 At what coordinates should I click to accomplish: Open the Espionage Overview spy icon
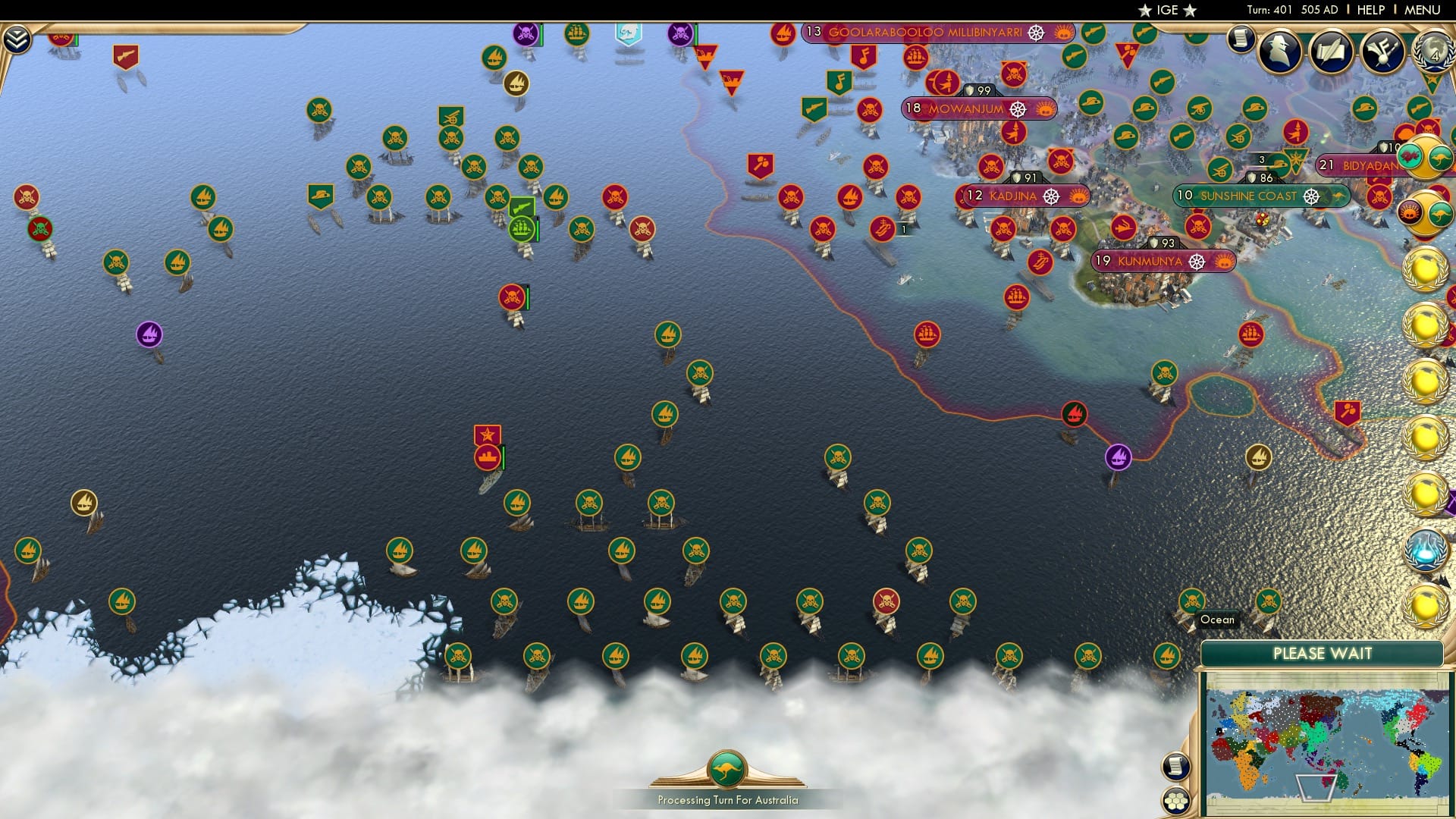1279,52
